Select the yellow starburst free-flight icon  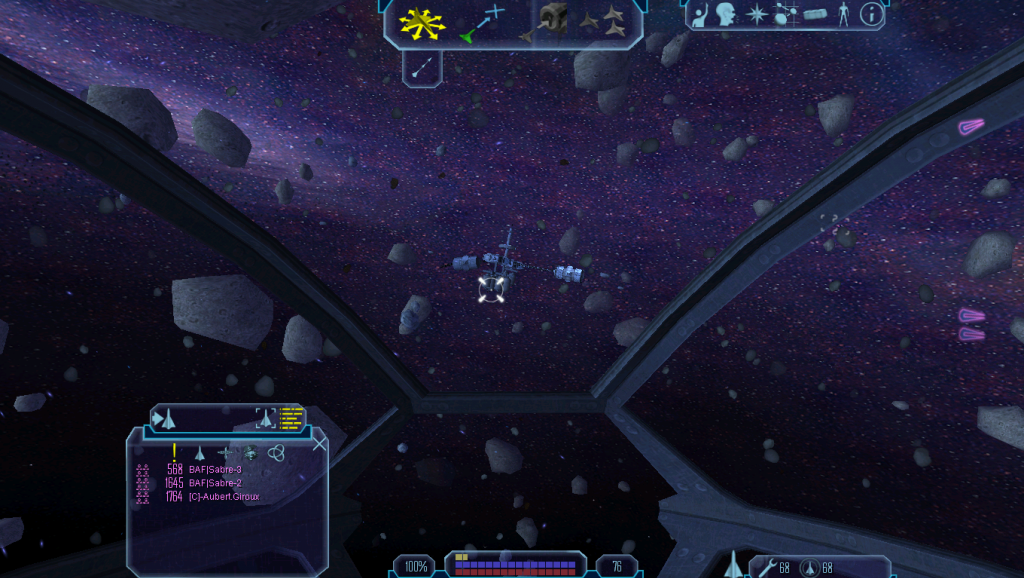click(x=422, y=22)
